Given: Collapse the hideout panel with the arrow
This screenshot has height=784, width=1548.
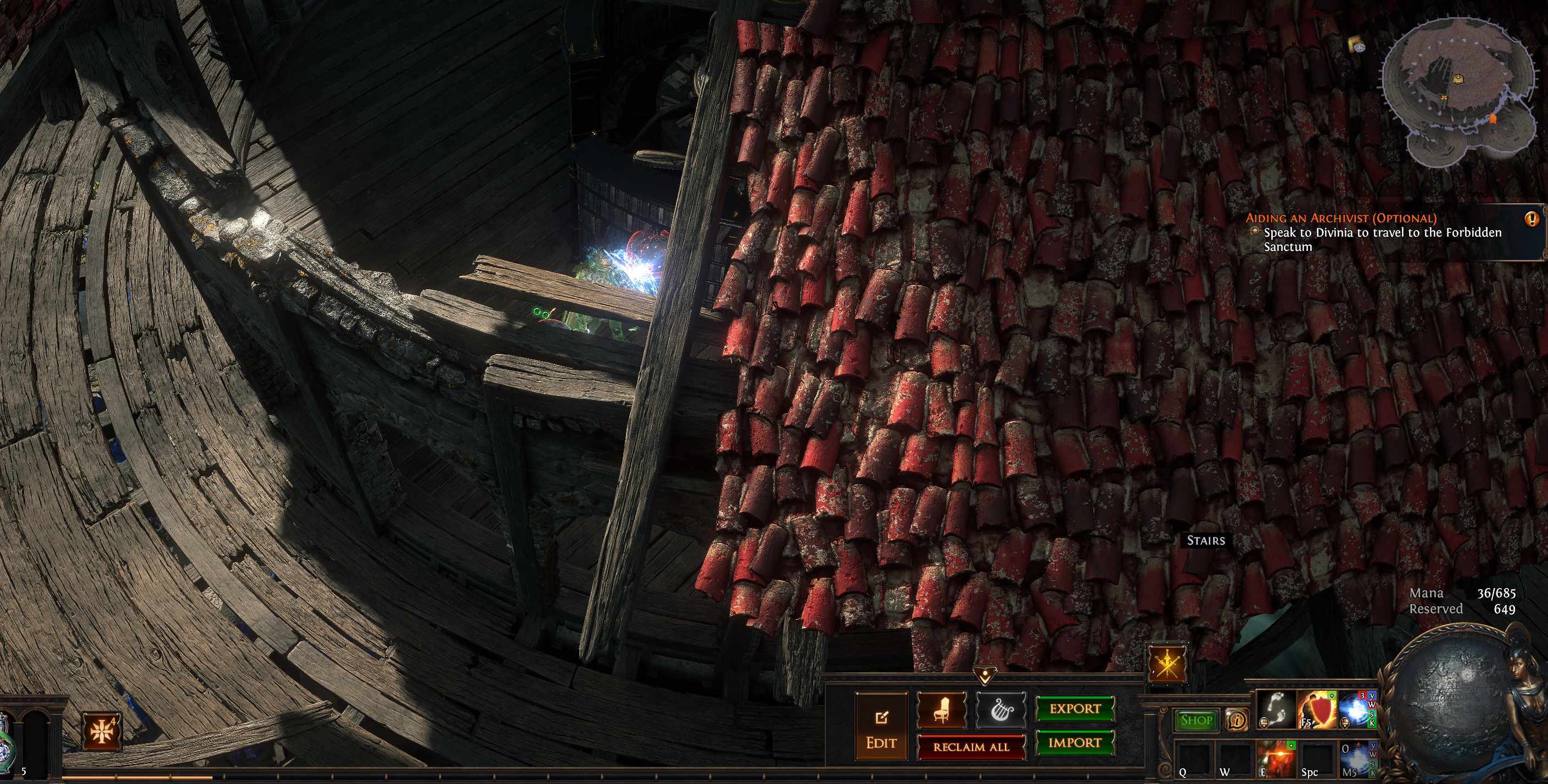Looking at the screenshot, I should [985, 677].
